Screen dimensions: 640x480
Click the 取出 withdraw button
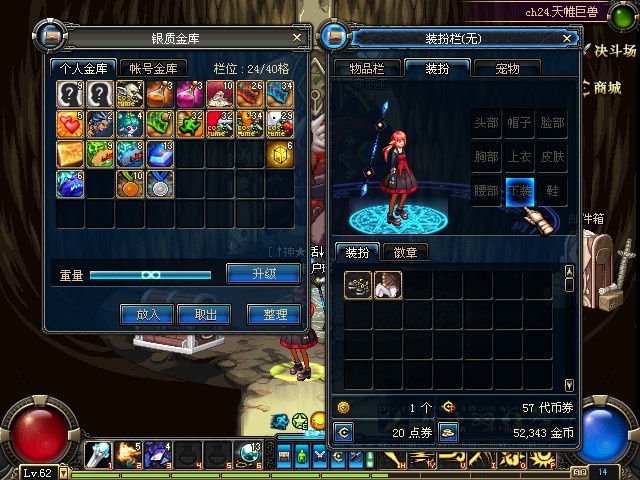[x=205, y=314]
